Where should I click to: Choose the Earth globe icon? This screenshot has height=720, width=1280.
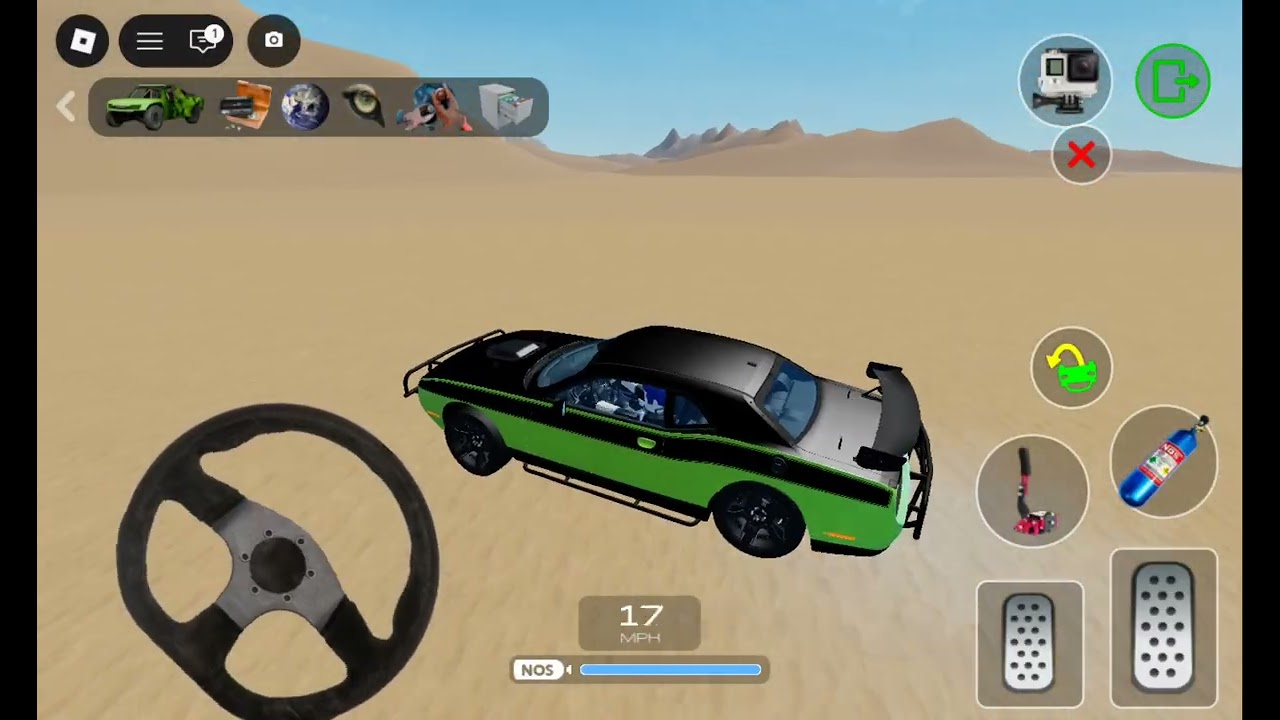[x=305, y=107]
